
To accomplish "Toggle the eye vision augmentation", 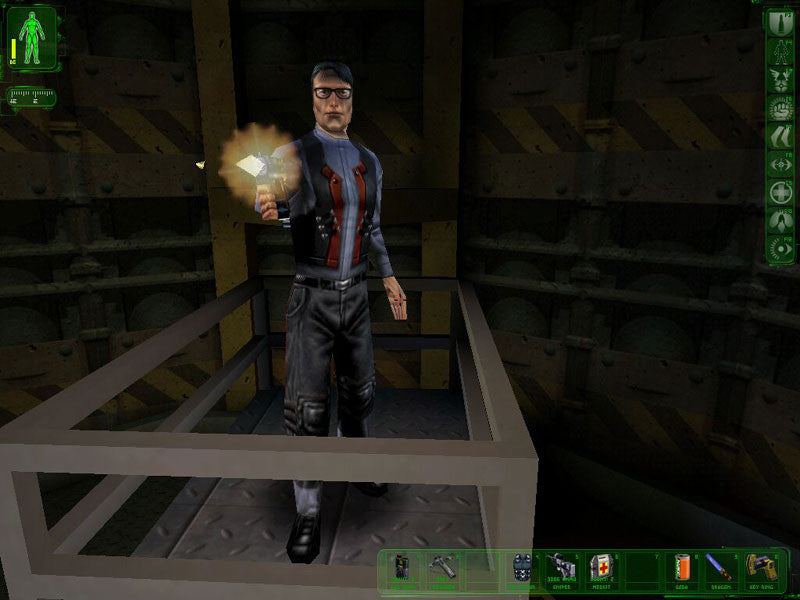I will 780,247.
